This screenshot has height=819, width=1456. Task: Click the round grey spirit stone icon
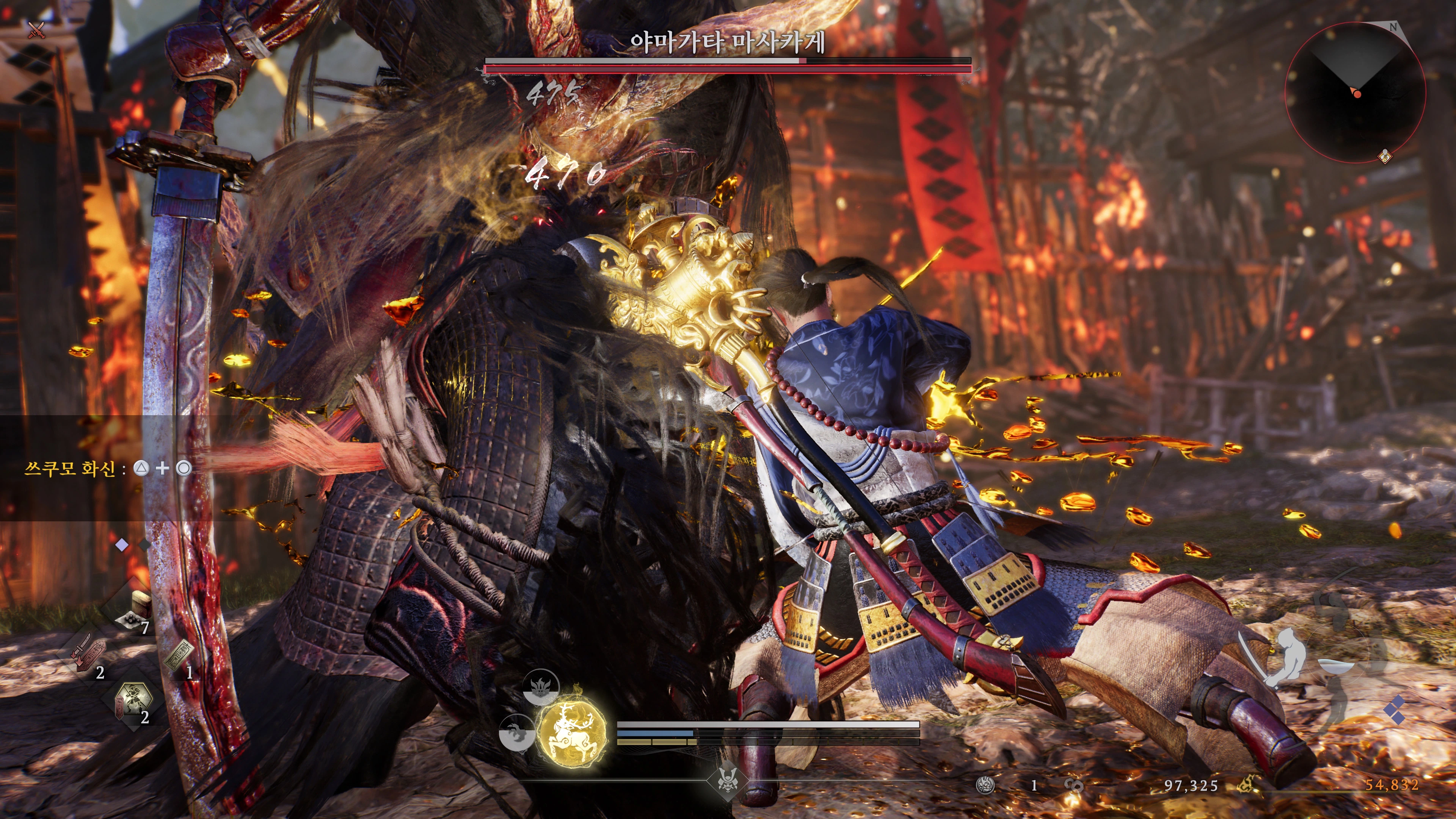985,785
